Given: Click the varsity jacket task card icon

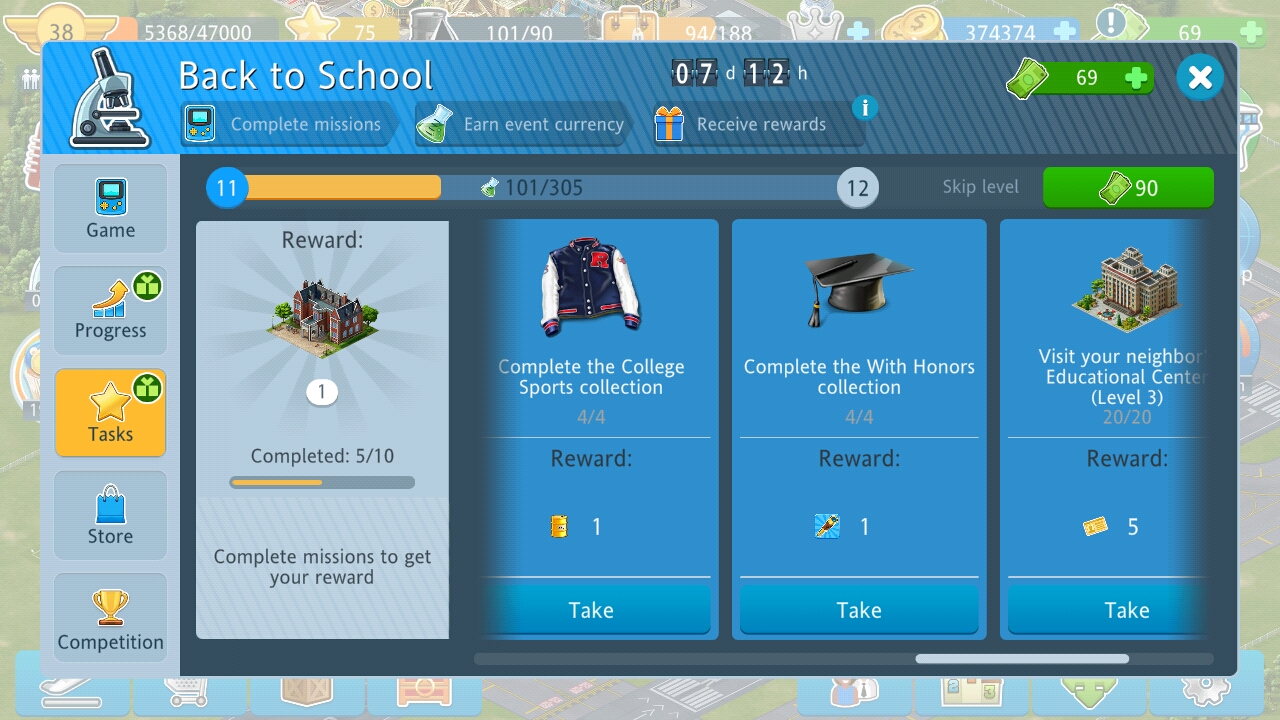Looking at the screenshot, I should (x=591, y=285).
